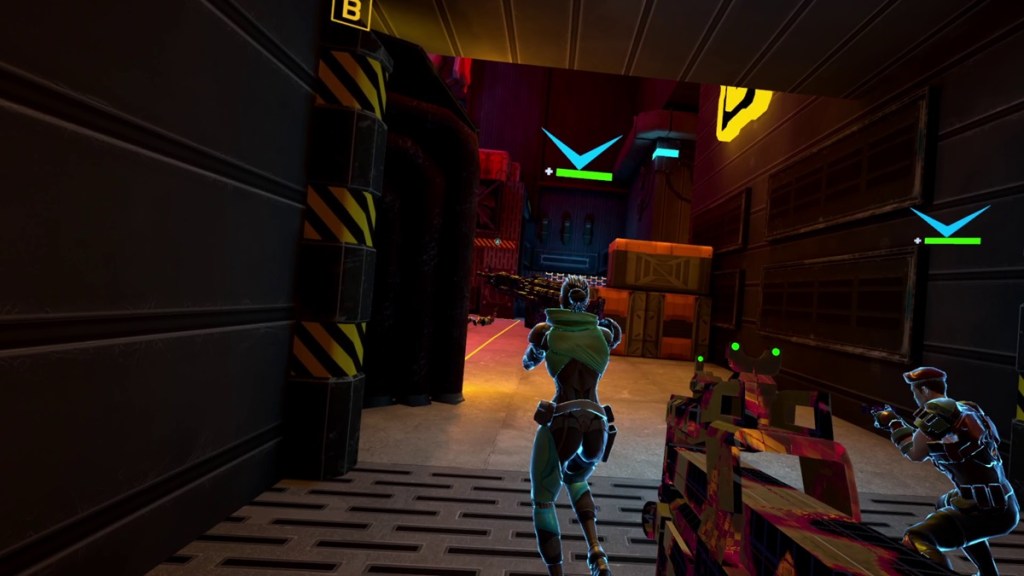Click the yellow B objective marker

click(x=351, y=14)
